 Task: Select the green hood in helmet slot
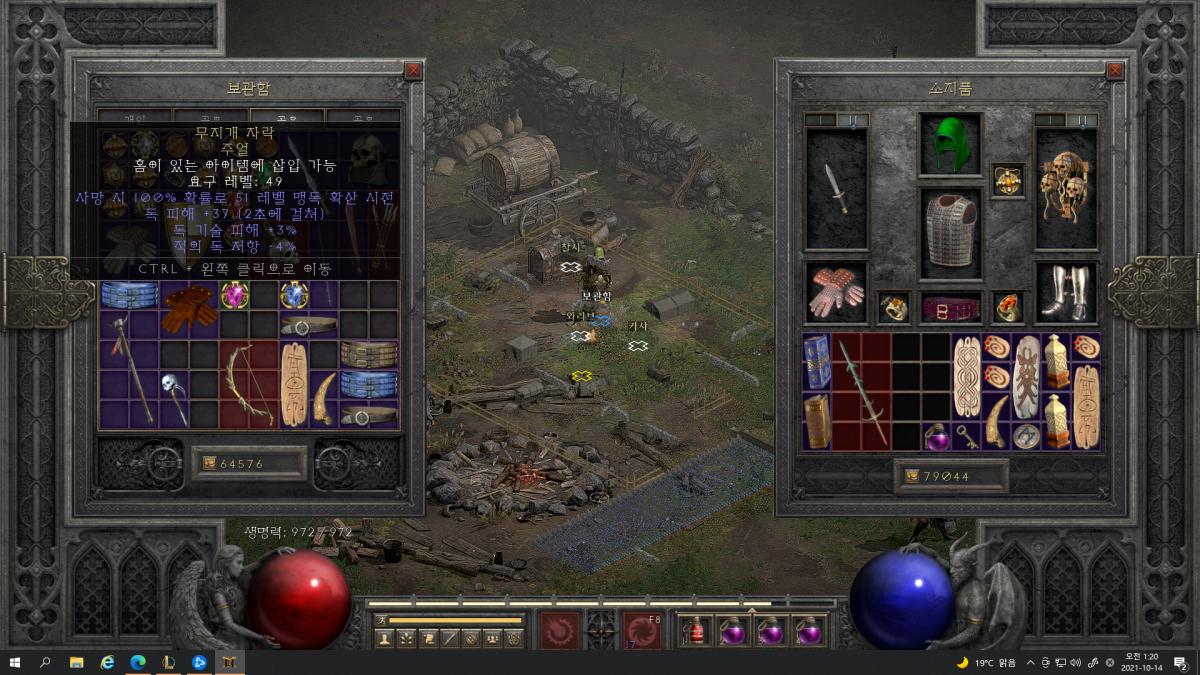pos(950,145)
